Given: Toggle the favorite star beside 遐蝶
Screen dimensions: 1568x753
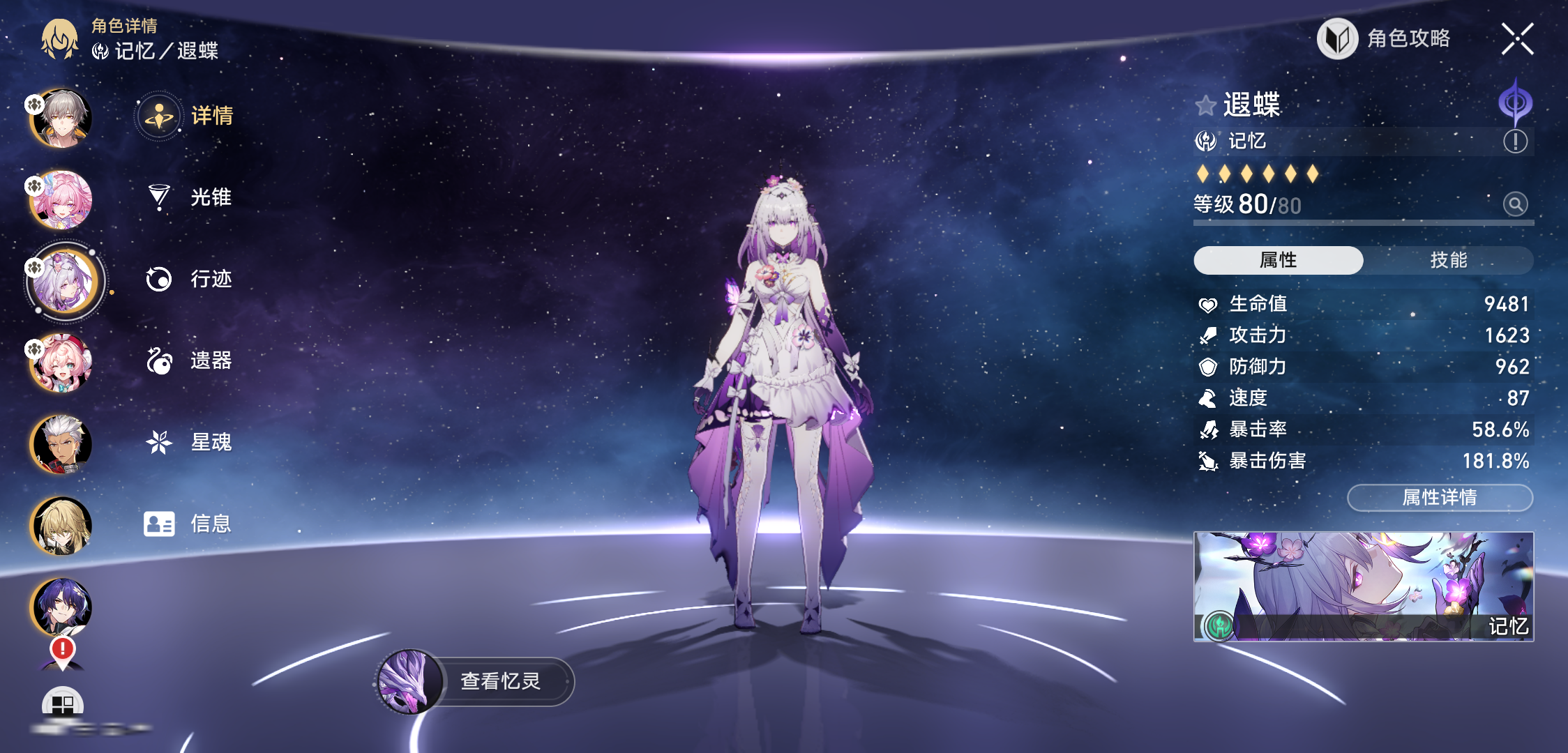Looking at the screenshot, I should [1205, 106].
